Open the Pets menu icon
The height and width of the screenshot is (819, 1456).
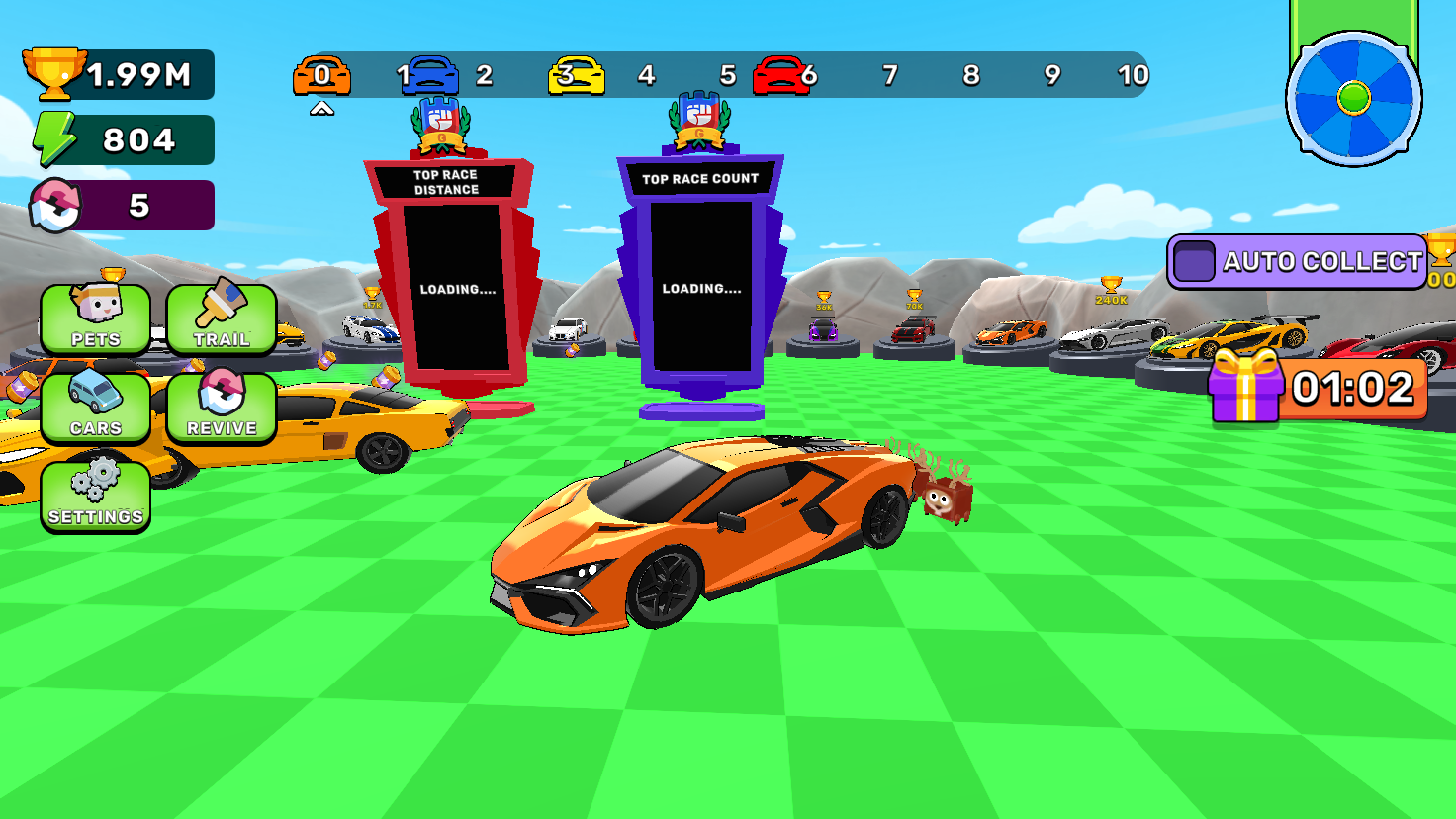click(x=95, y=317)
